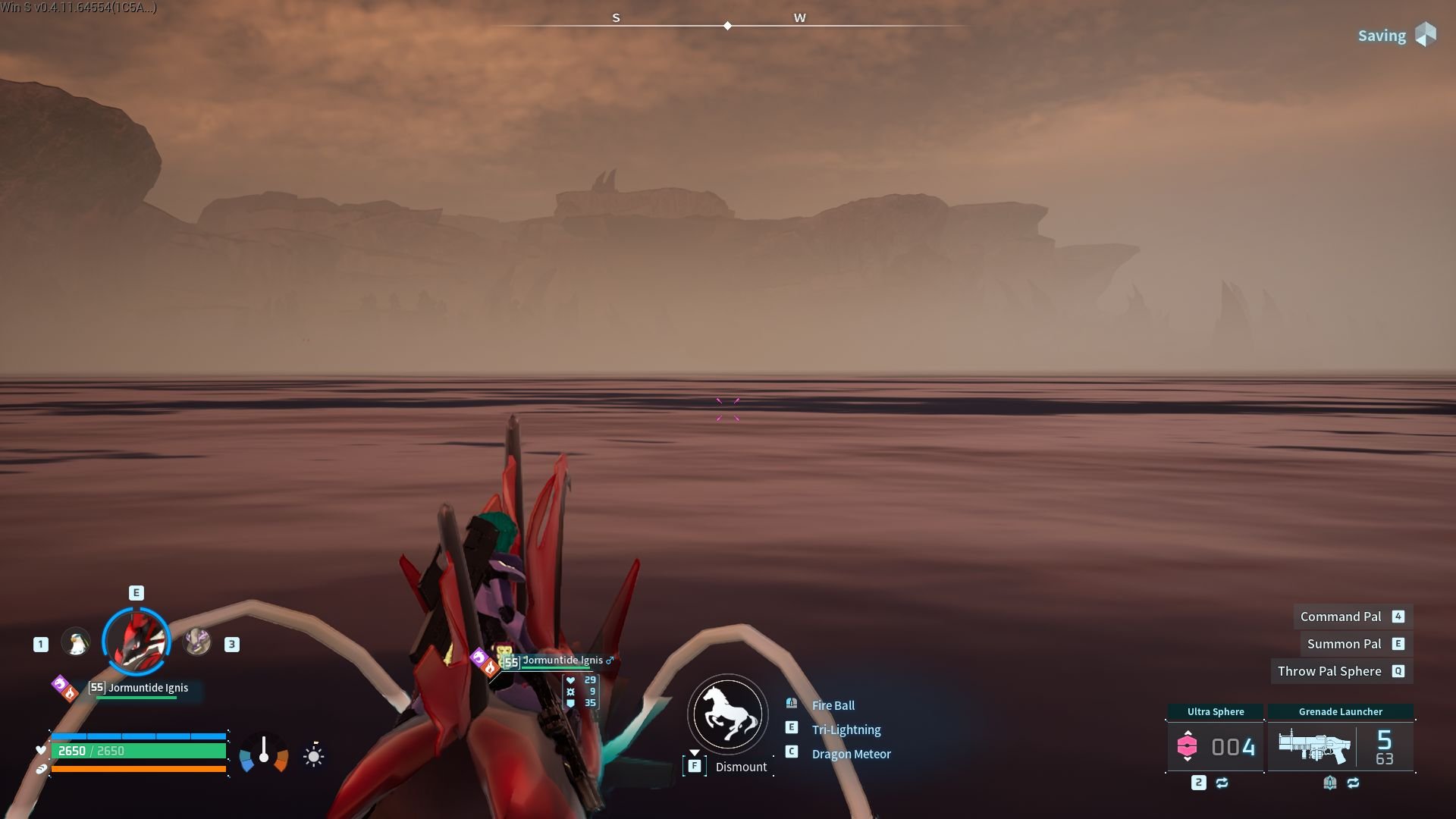Click the saving cube icon in the corner
This screenshot has height=819, width=1456.
tap(1425, 35)
